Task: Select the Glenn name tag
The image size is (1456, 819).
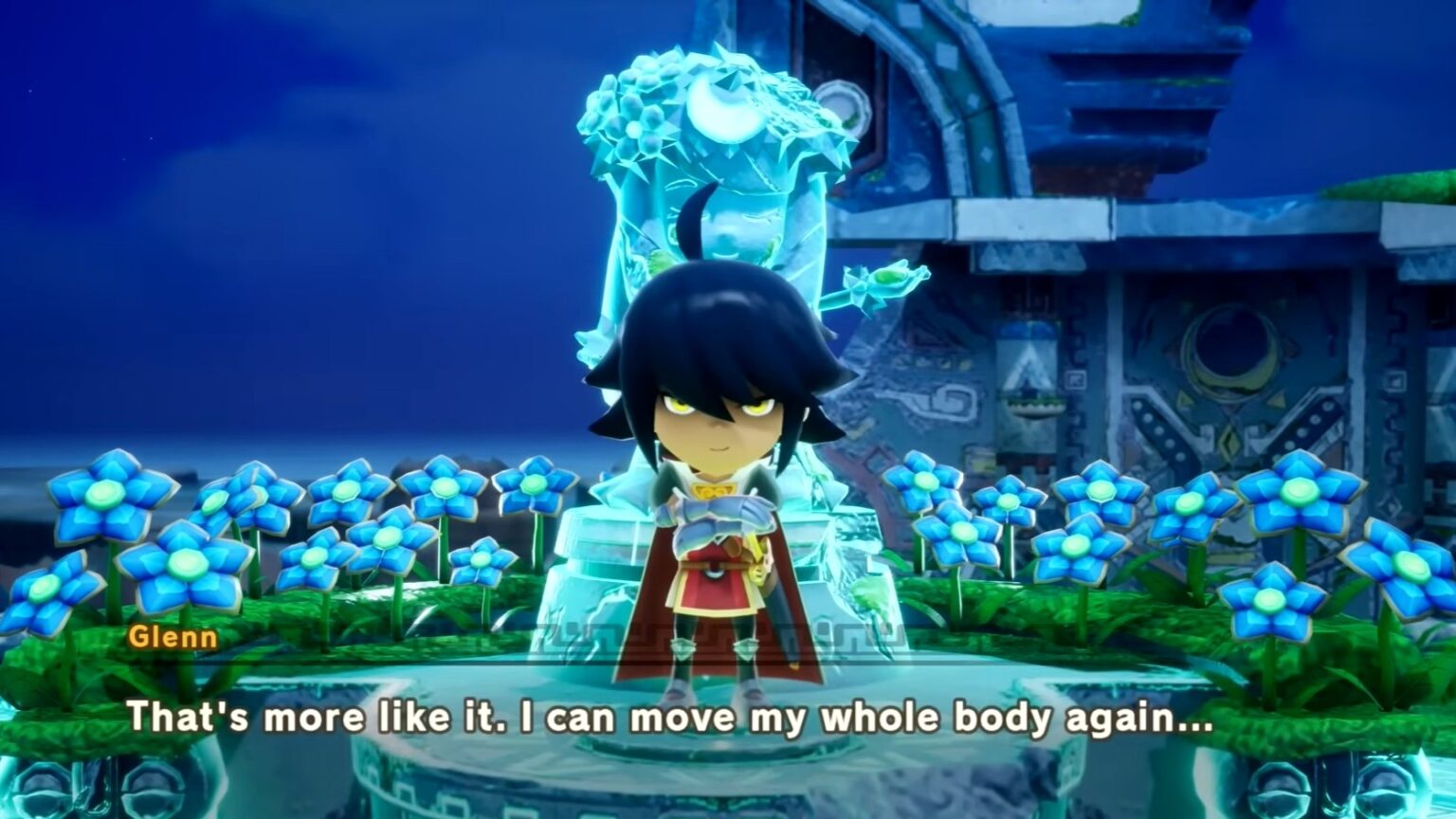Action: [x=174, y=639]
